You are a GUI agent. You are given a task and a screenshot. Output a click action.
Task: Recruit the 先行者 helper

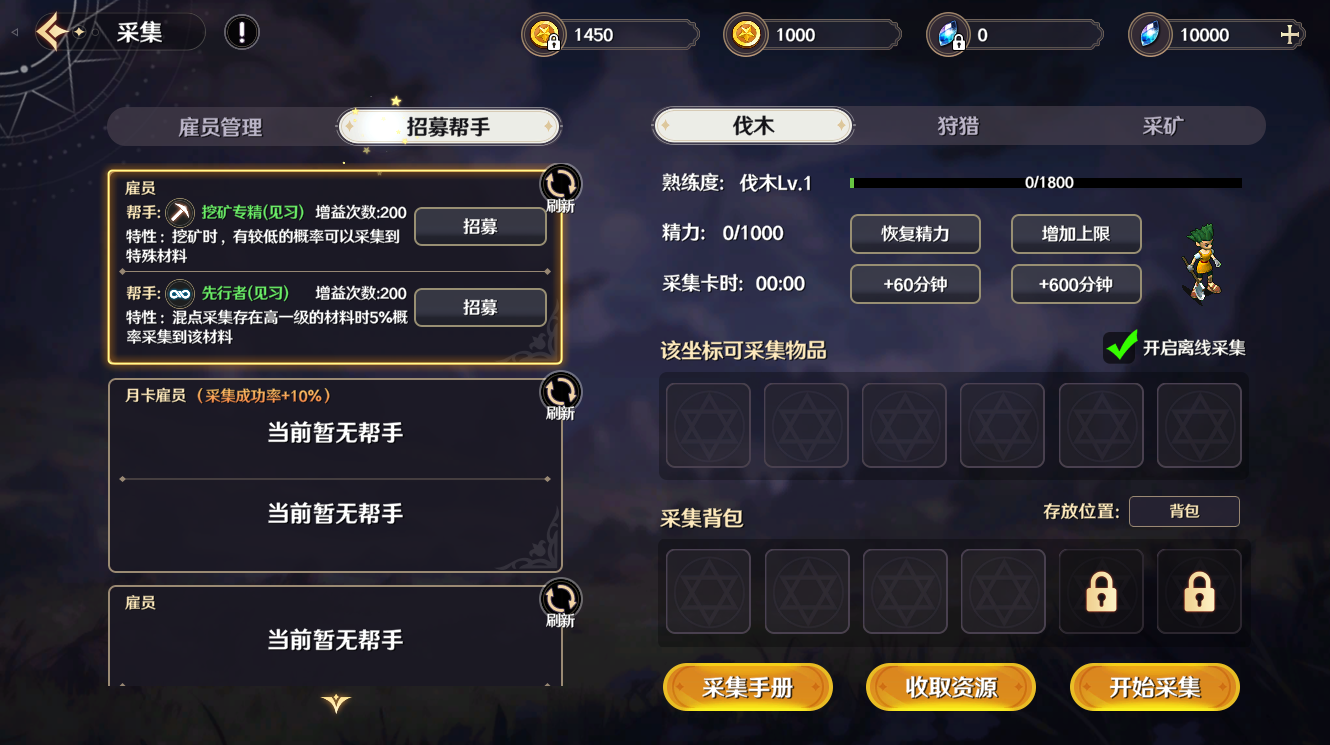coord(480,307)
